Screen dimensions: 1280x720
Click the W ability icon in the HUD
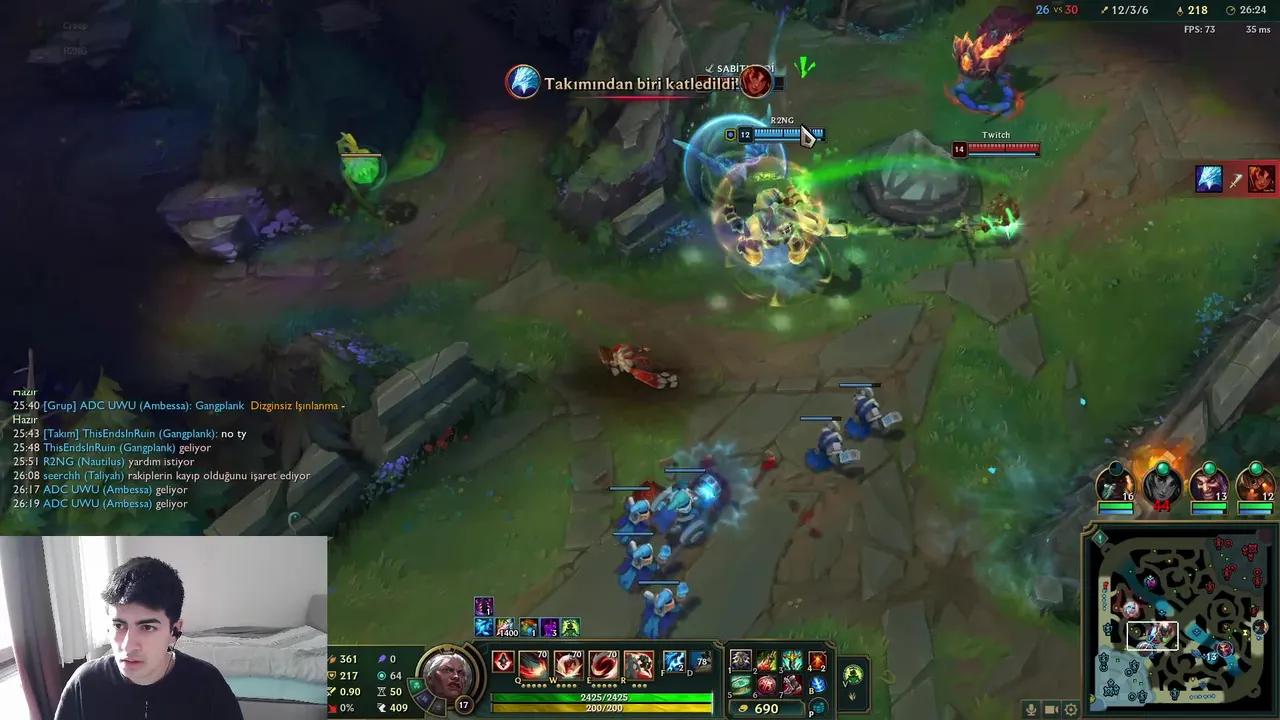tap(566, 665)
